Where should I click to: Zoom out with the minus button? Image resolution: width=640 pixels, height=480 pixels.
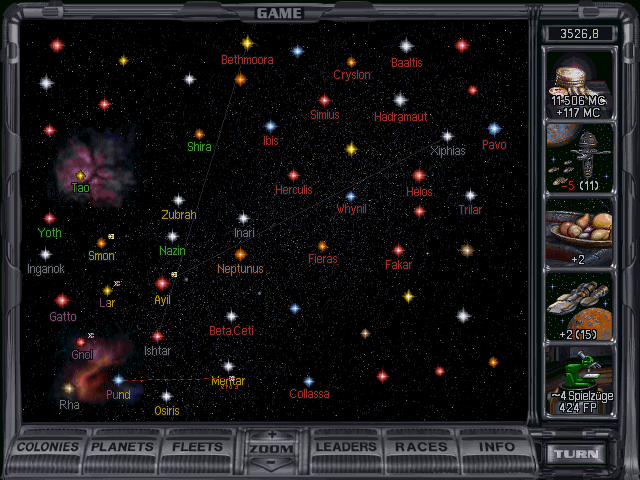coord(272,463)
